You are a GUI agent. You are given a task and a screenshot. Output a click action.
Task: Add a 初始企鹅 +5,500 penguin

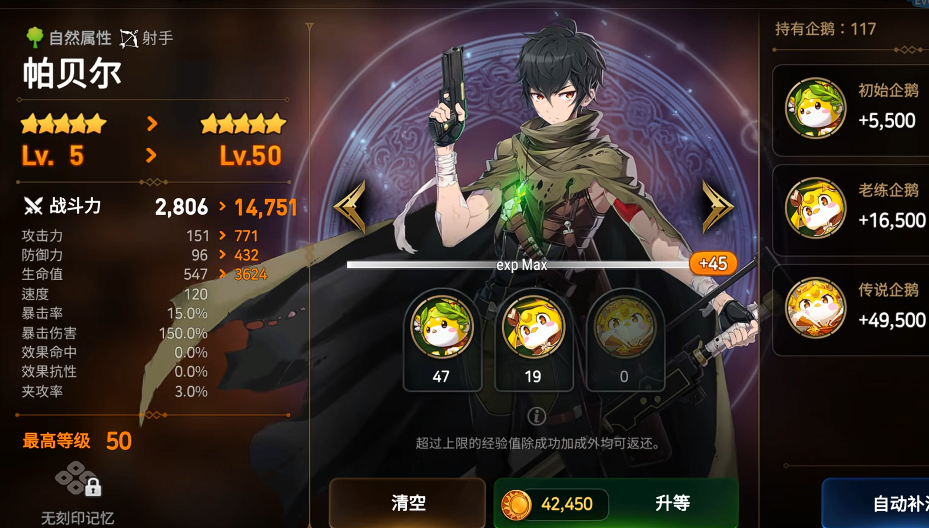tap(852, 107)
